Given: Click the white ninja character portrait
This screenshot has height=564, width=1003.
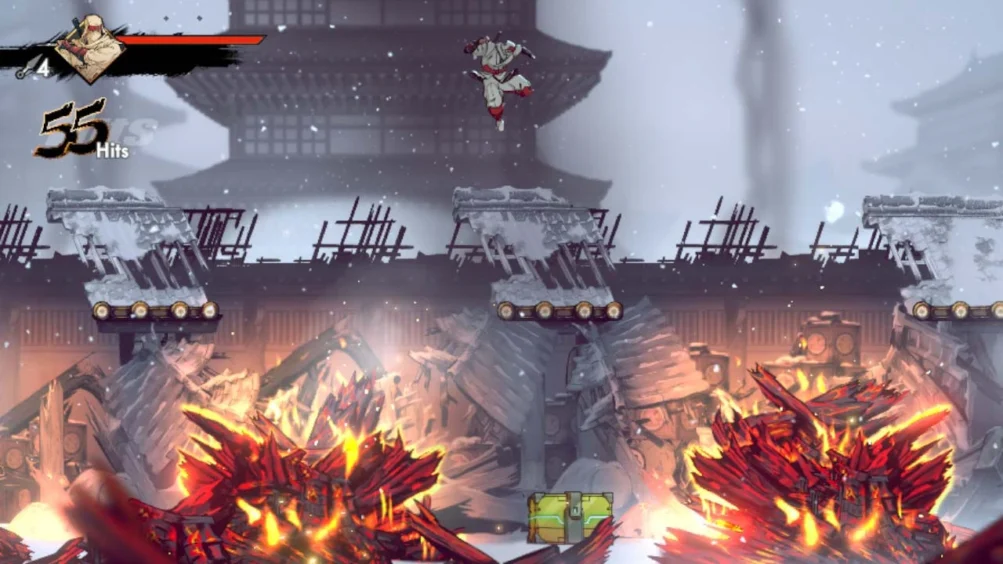Looking at the screenshot, I should (x=88, y=50).
